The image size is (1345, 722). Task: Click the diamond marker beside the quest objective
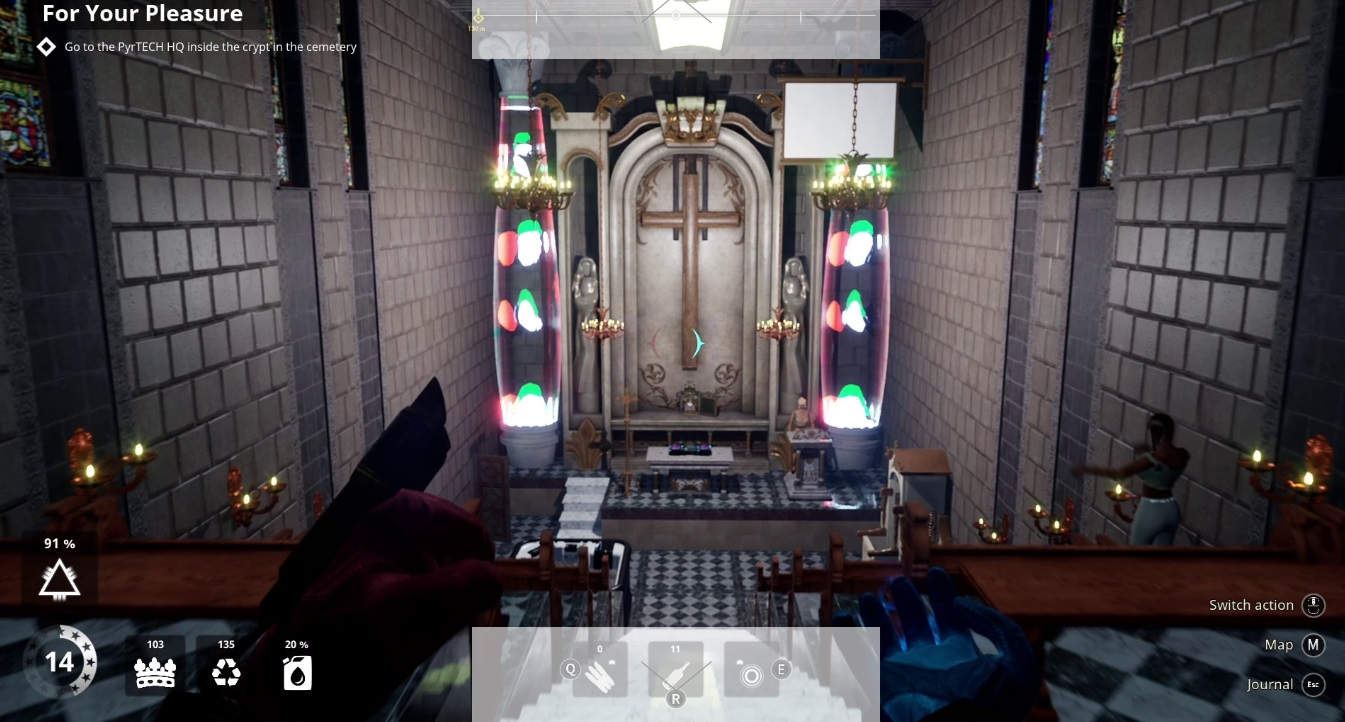click(46, 45)
